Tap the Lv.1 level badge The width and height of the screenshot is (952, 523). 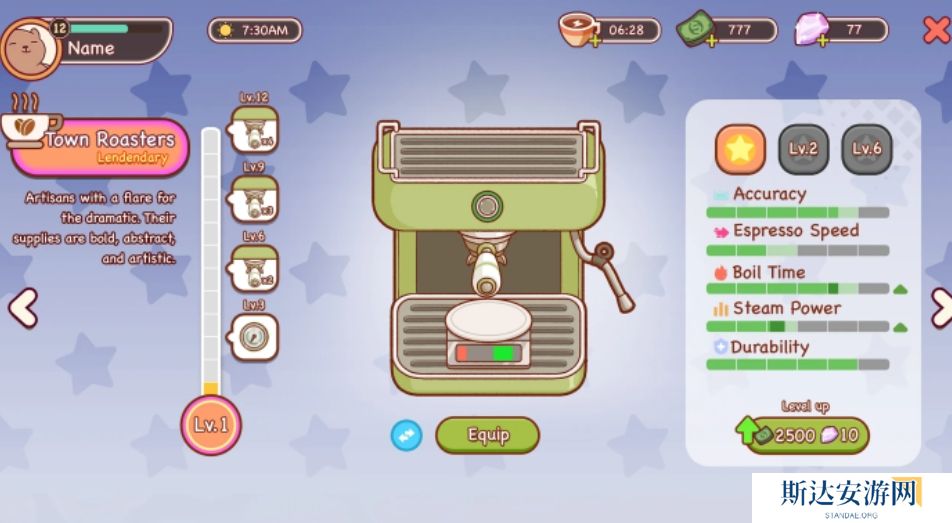211,425
